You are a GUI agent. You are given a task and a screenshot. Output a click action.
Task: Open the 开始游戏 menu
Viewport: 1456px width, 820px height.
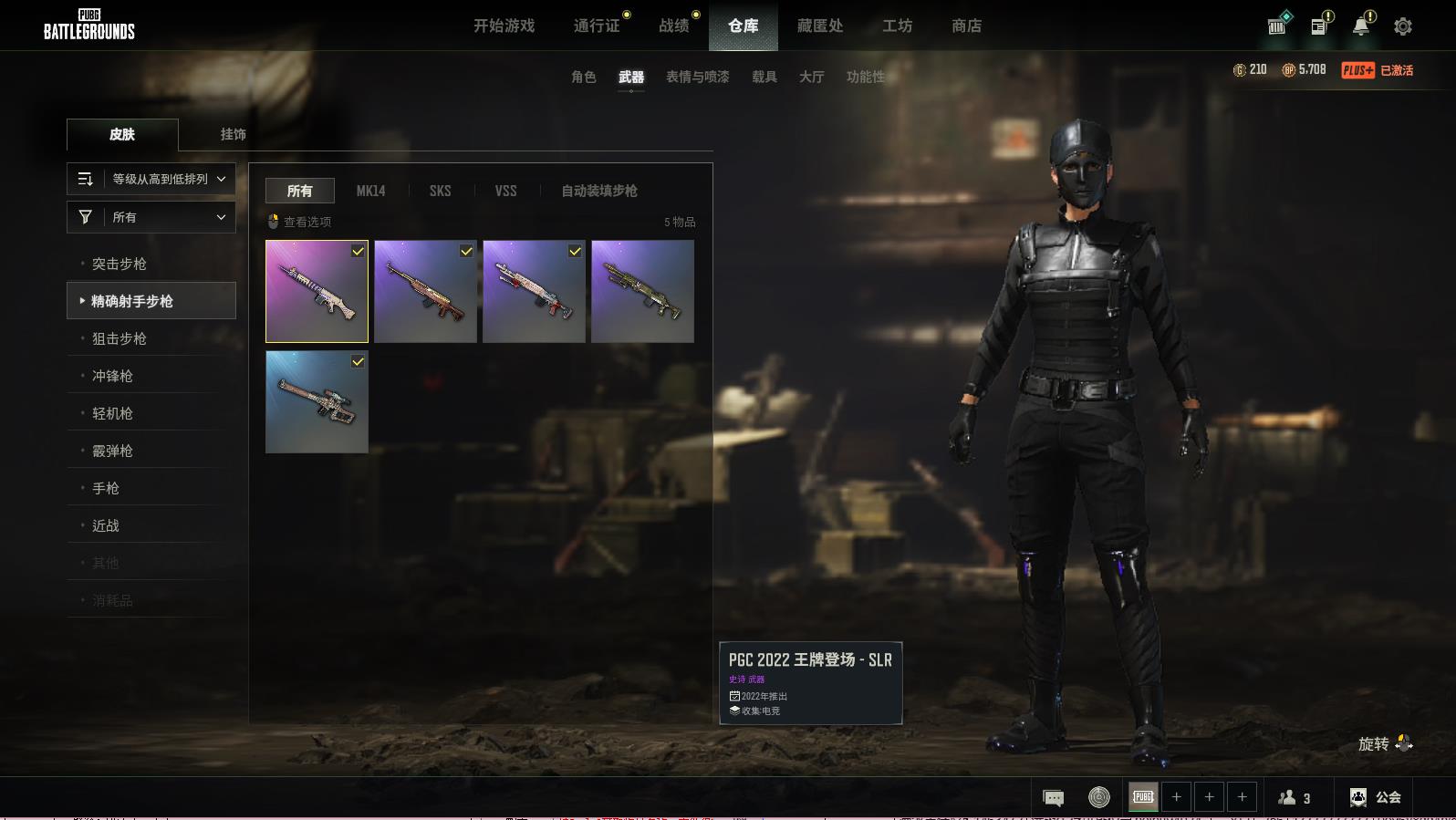coord(504,26)
